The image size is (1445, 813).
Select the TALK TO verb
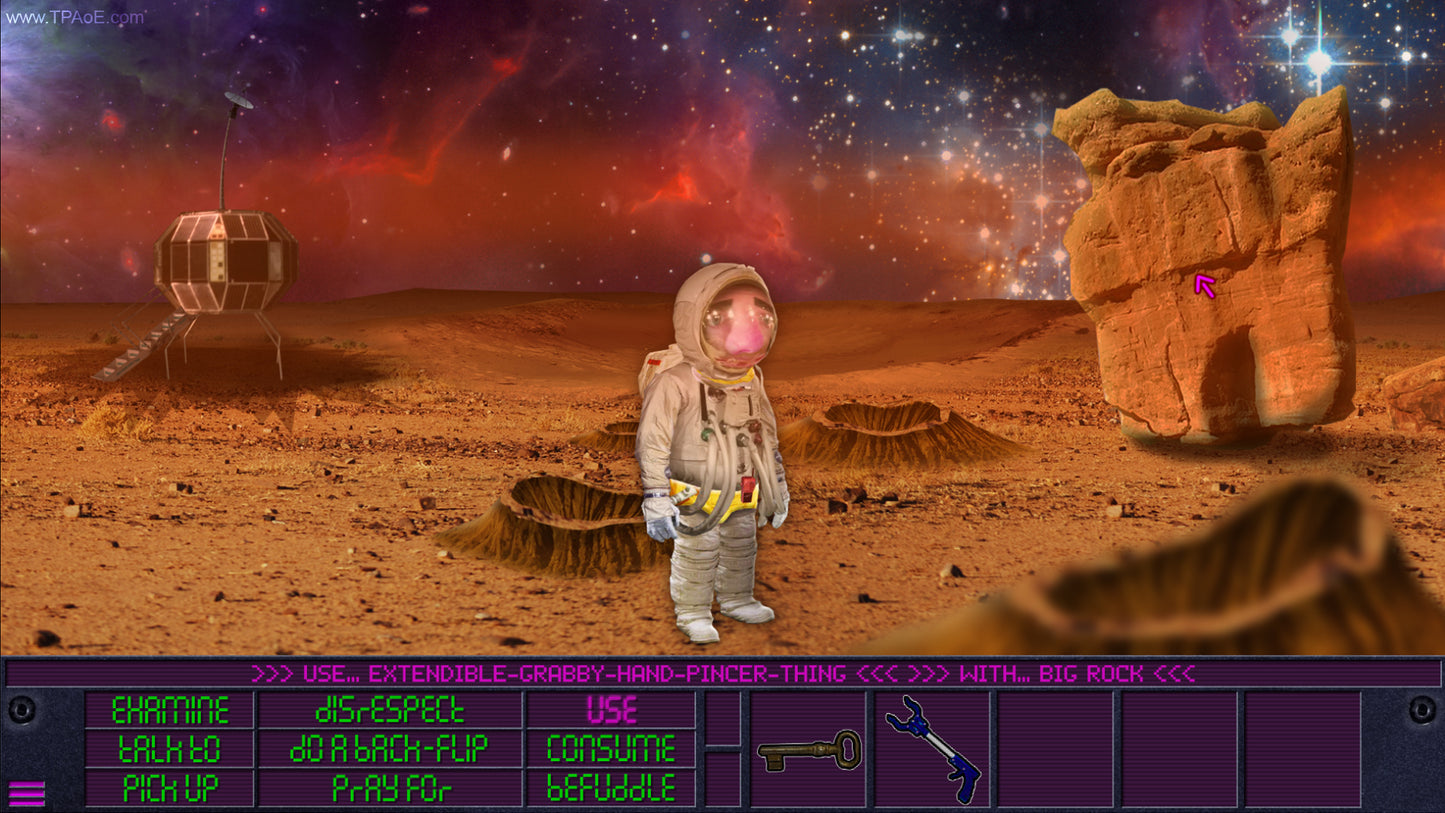click(x=168, y=748)
